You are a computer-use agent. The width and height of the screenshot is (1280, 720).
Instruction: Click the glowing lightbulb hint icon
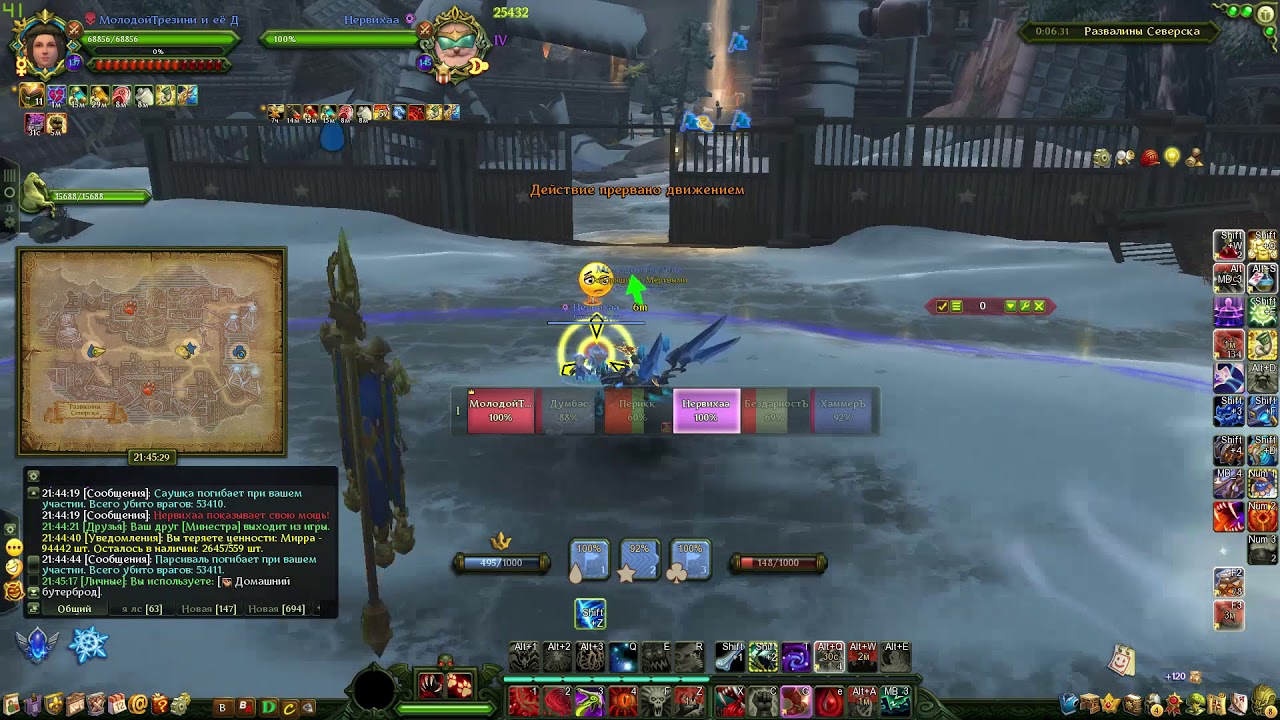(1171, 158)
